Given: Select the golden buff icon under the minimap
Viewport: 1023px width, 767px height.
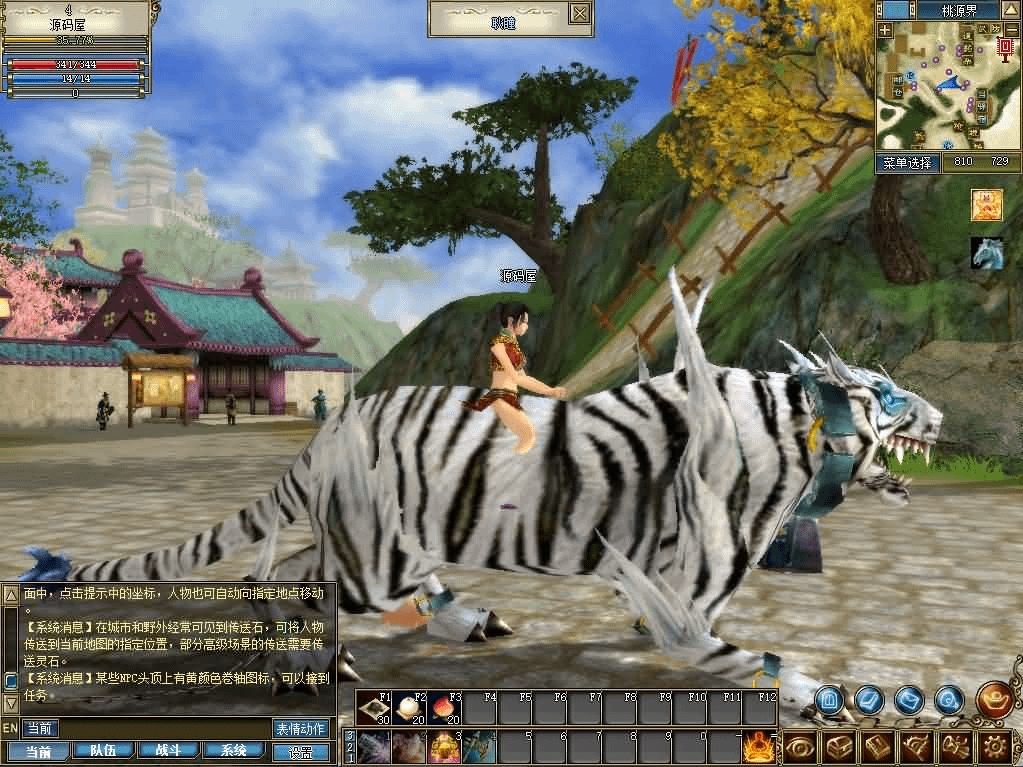Looking at the screenshot, I should (987, 205).
